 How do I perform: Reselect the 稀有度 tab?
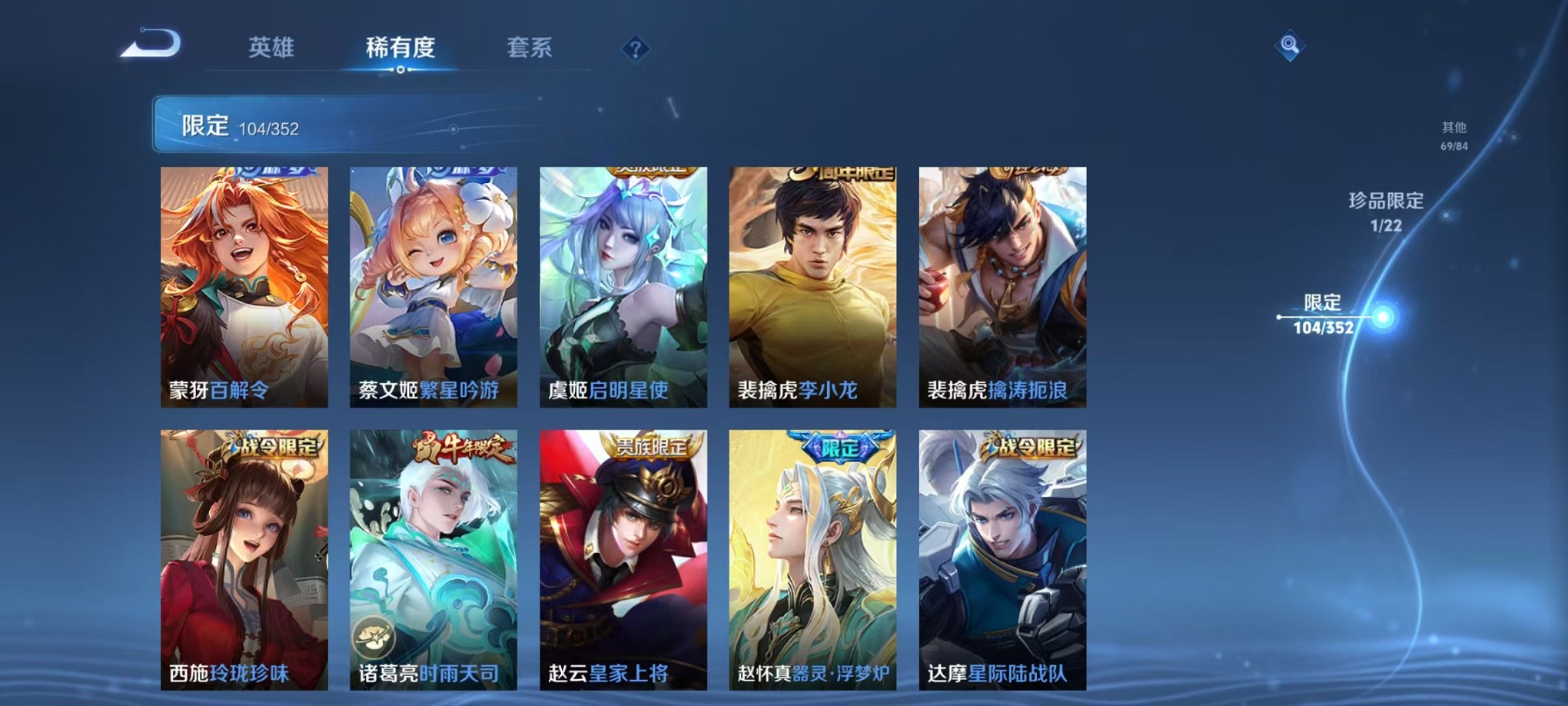(400, 48)
